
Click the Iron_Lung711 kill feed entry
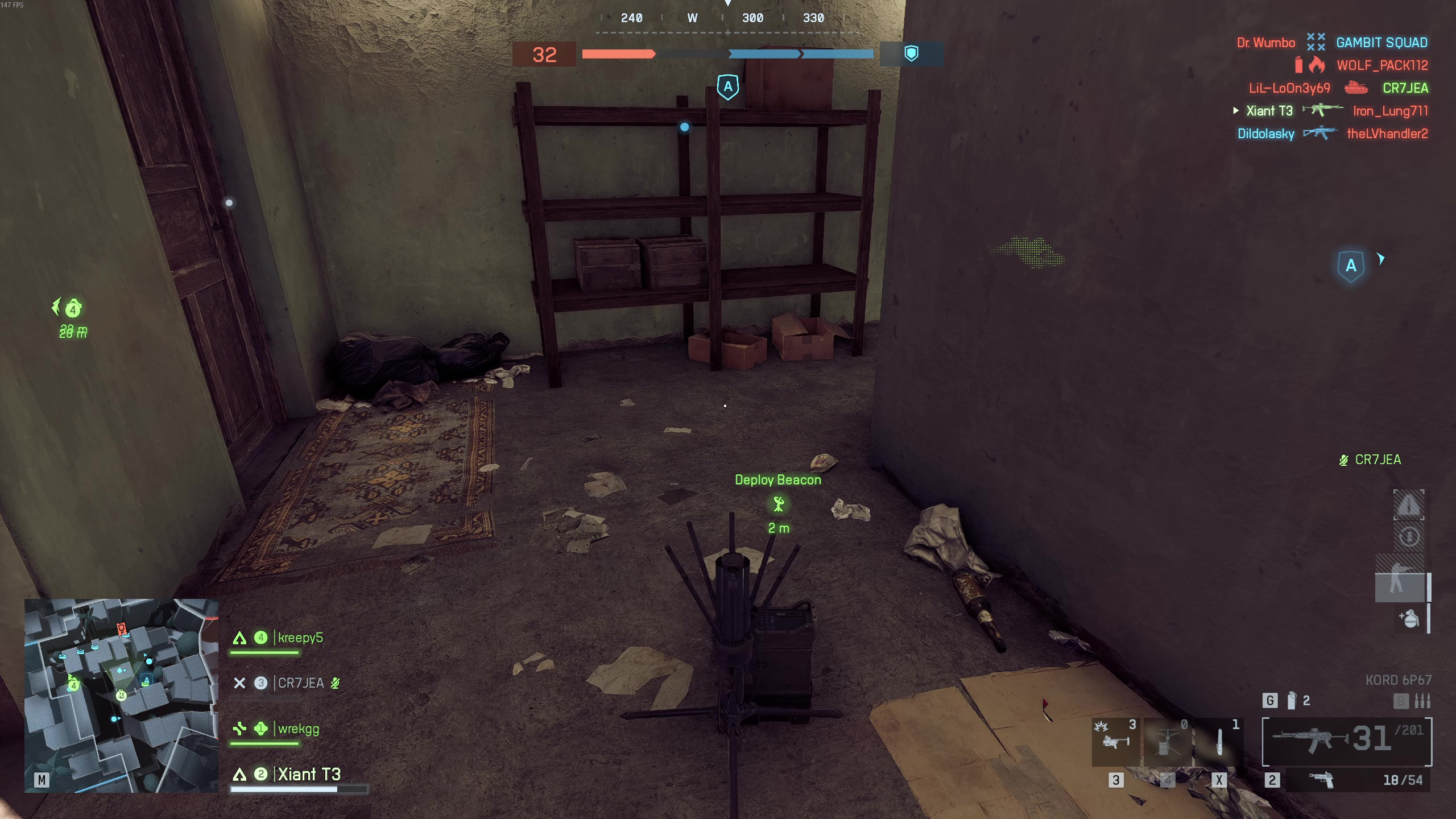pyautogui.click(x=1390, y=111)
